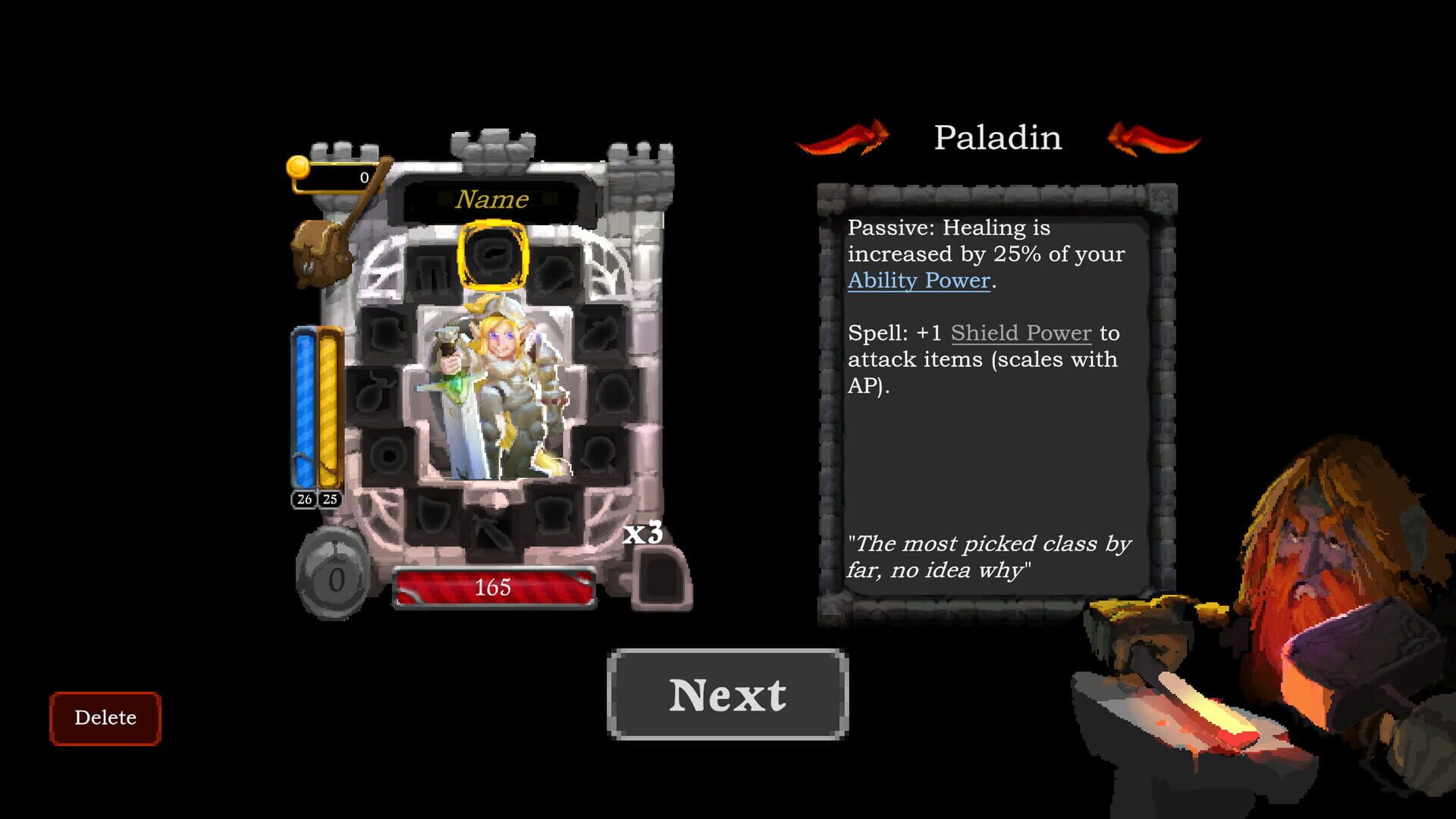Screen dimensions: 1456x819
Task: Click the Name input field
Action: (491, 199)
